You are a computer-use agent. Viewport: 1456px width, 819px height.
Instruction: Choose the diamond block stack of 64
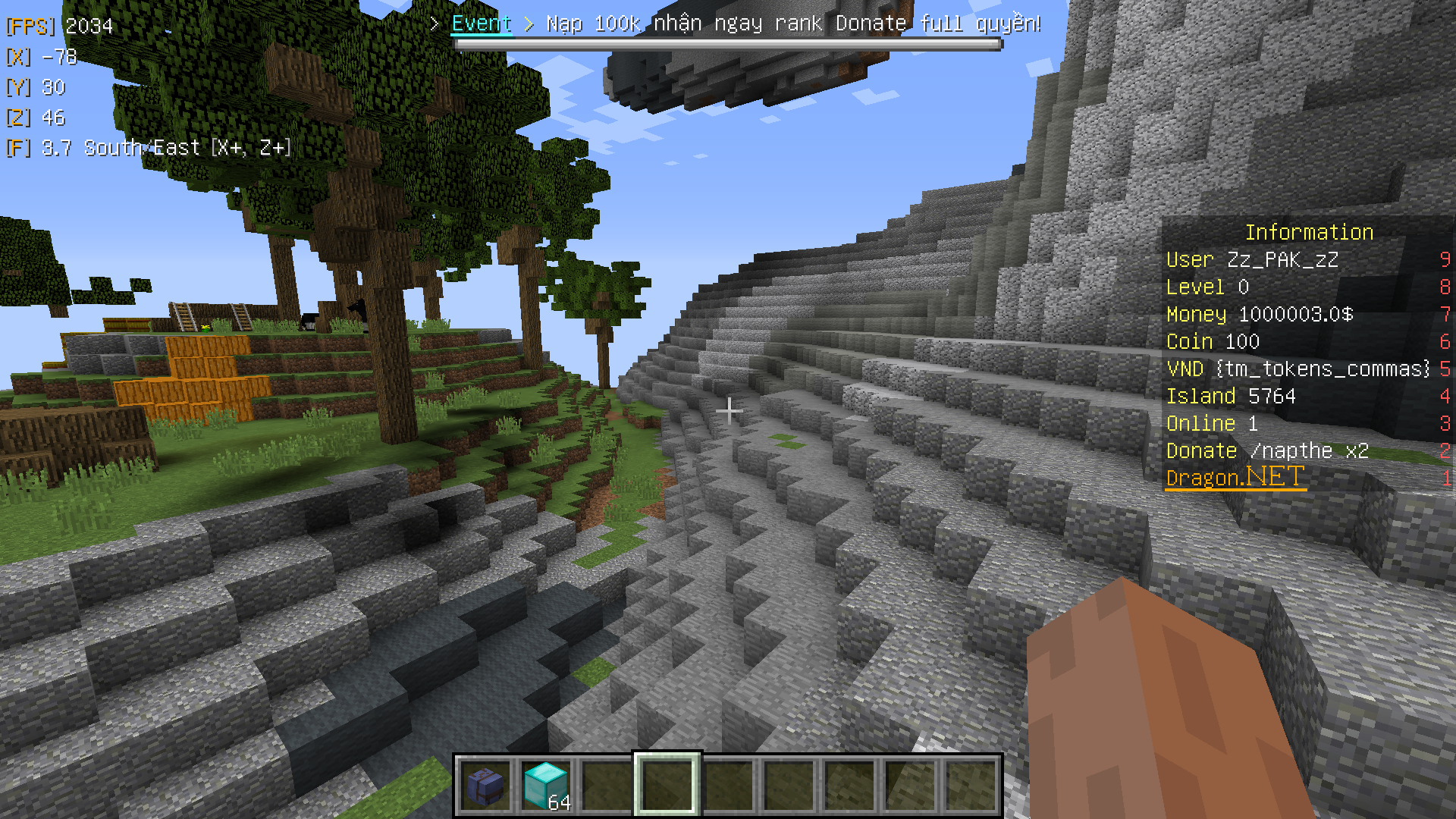point(546,786)
